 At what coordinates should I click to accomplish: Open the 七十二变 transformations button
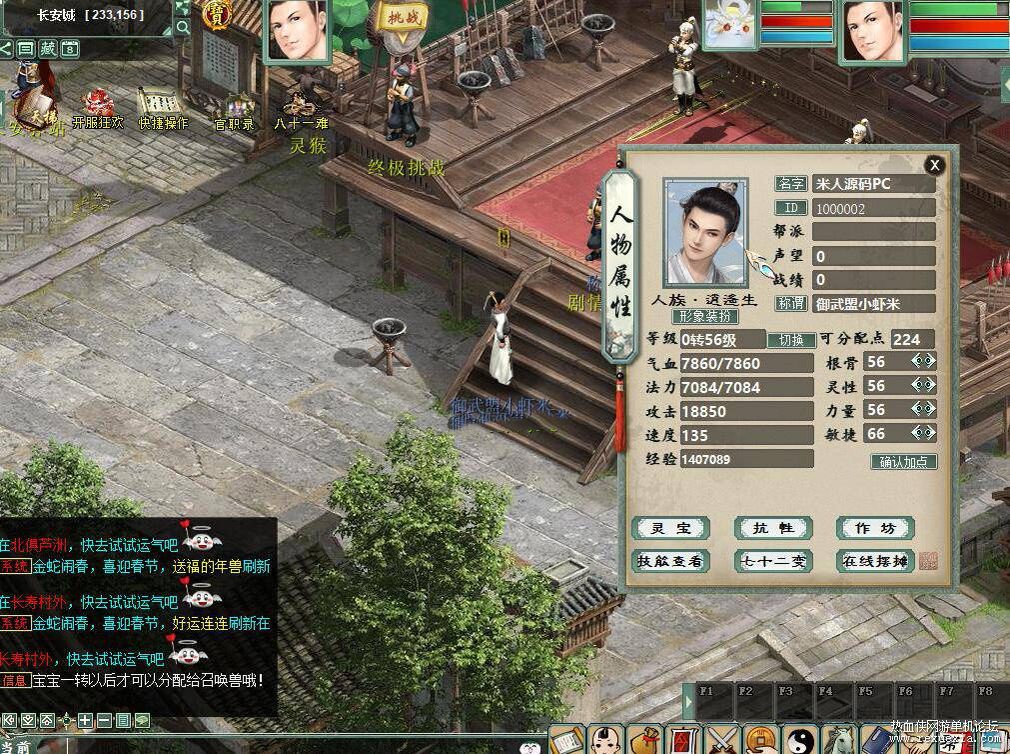(x=773, y=561)
